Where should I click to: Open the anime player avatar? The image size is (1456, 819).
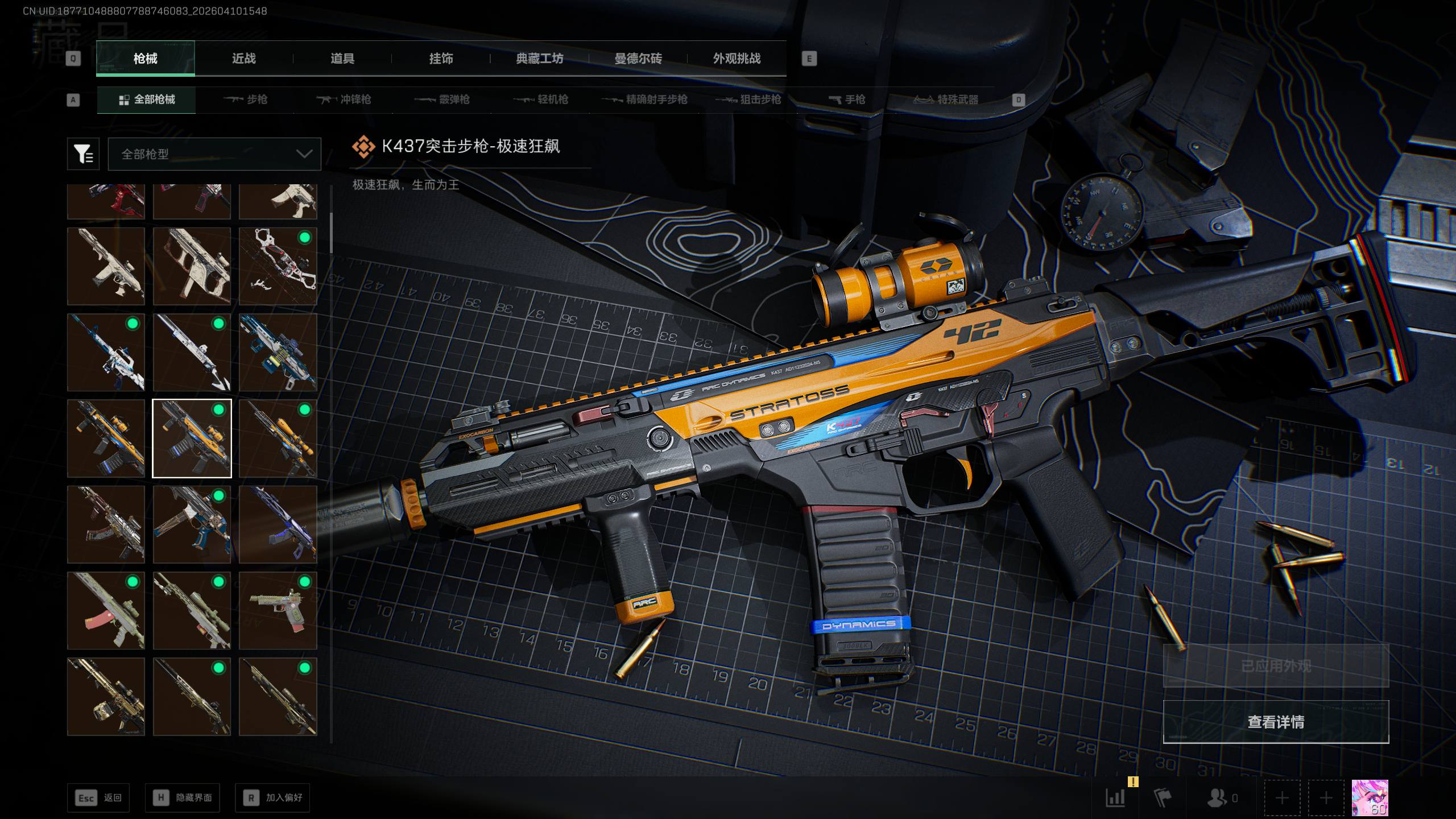pyautogui.click(x=1370, y=798)
